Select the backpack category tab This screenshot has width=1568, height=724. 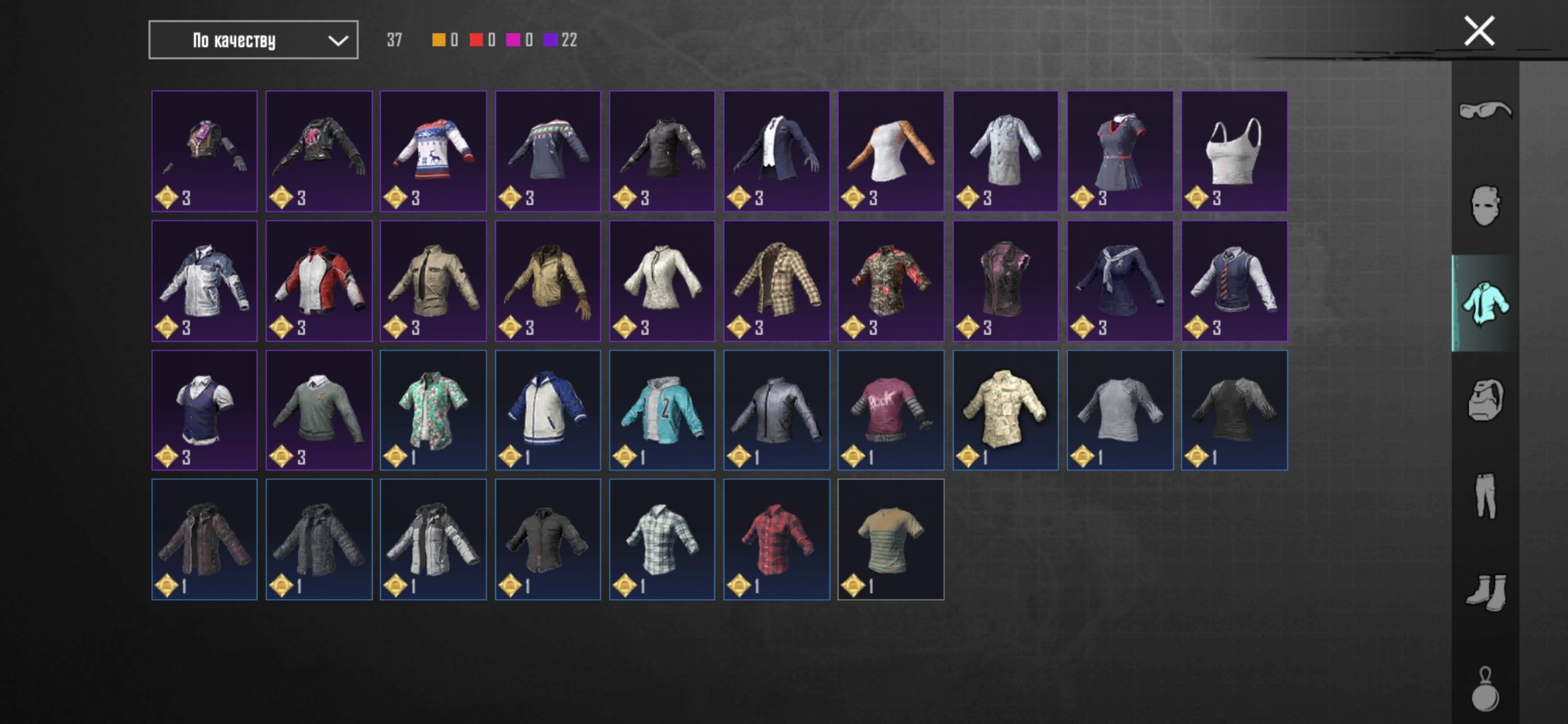(1485, 400)
